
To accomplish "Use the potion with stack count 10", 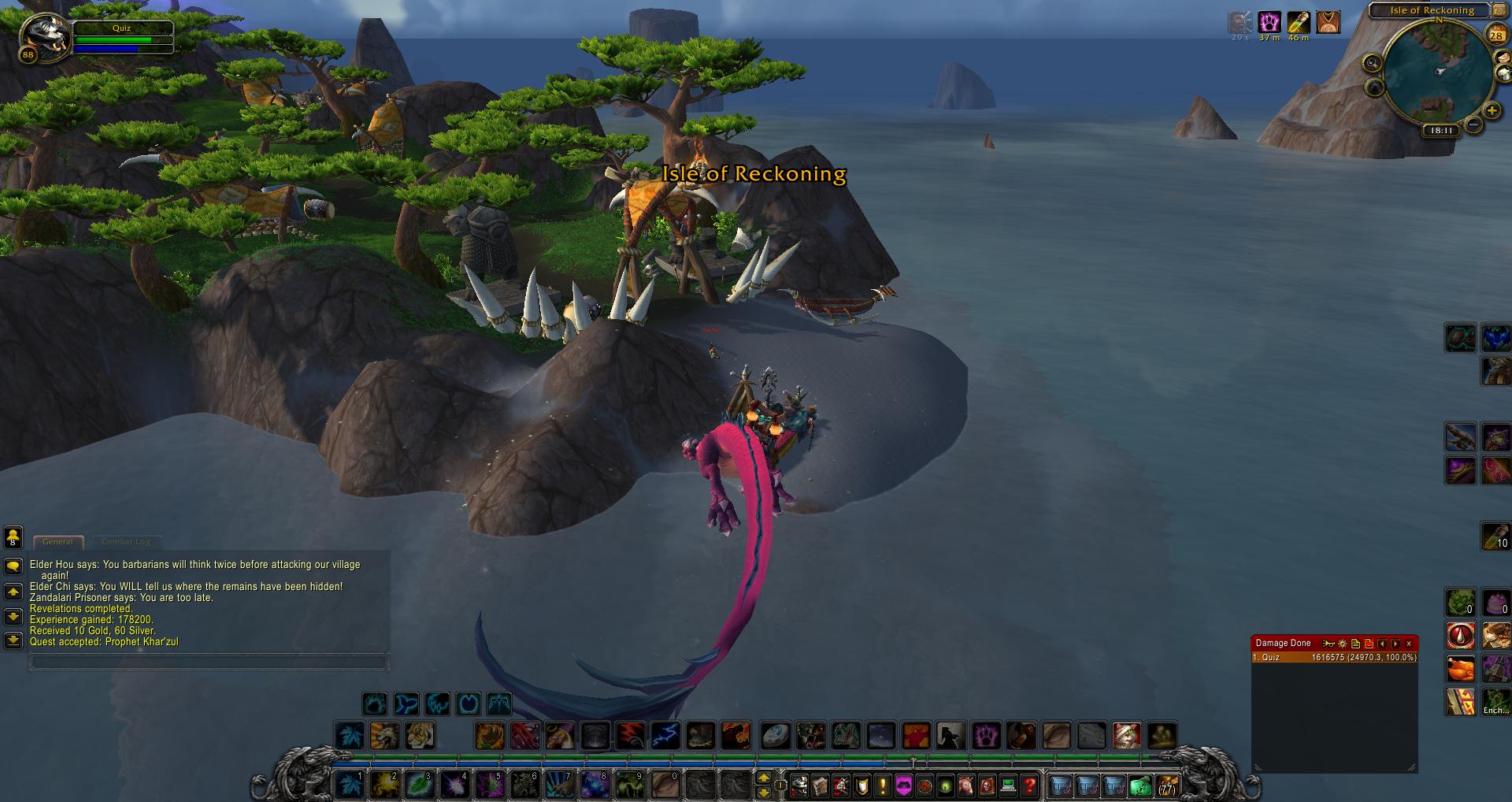I will click(1495, 537).
